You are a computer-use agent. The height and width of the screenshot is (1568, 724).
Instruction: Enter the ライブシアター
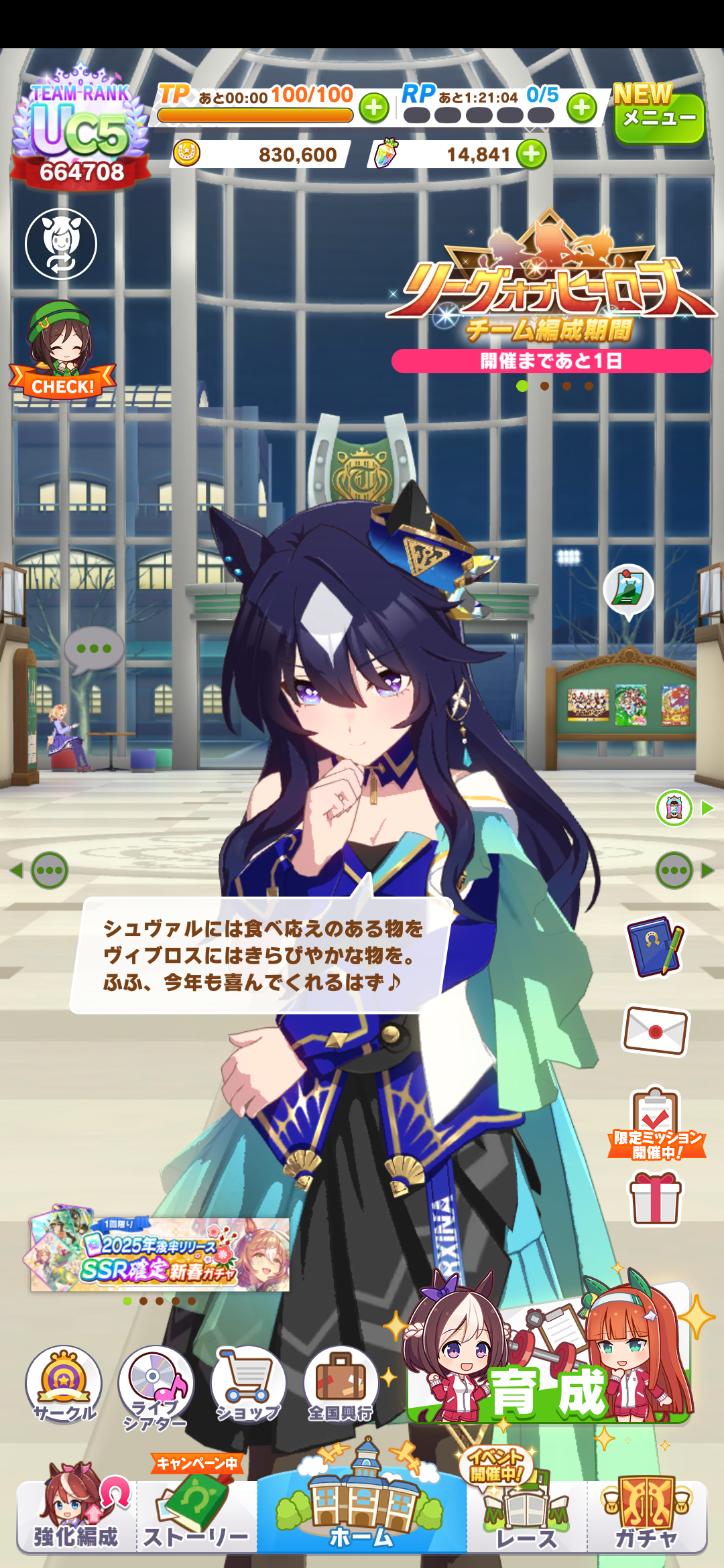tap(156, 1386)
